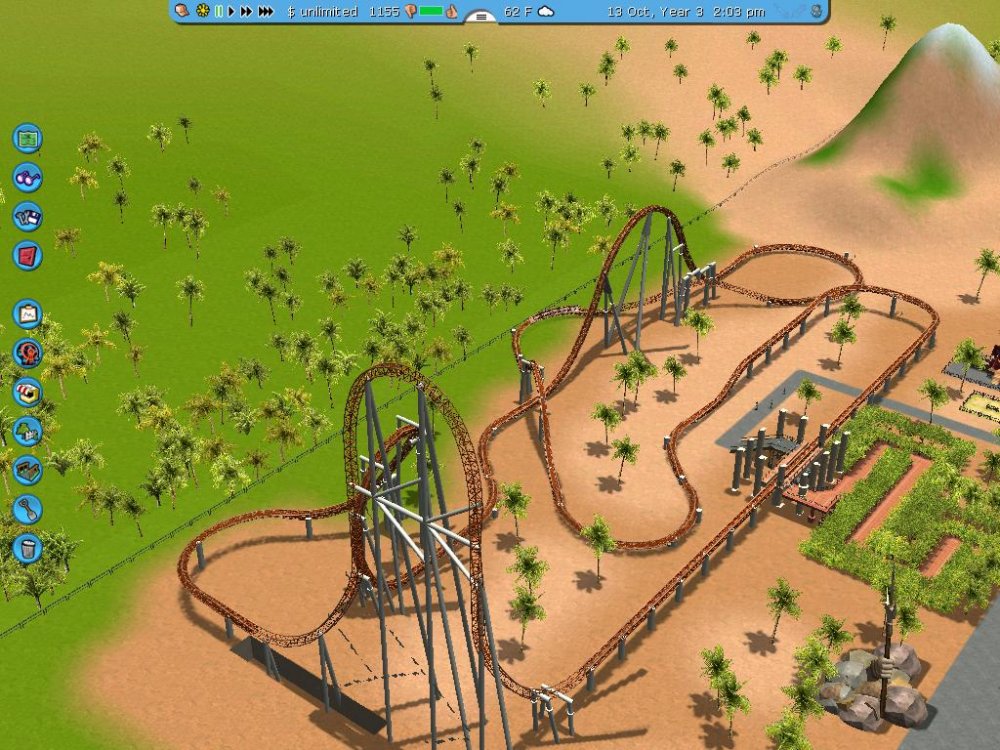The image size is (1000, 750).
Task: Open shops and stalls menu
Action: coord(27,392)
